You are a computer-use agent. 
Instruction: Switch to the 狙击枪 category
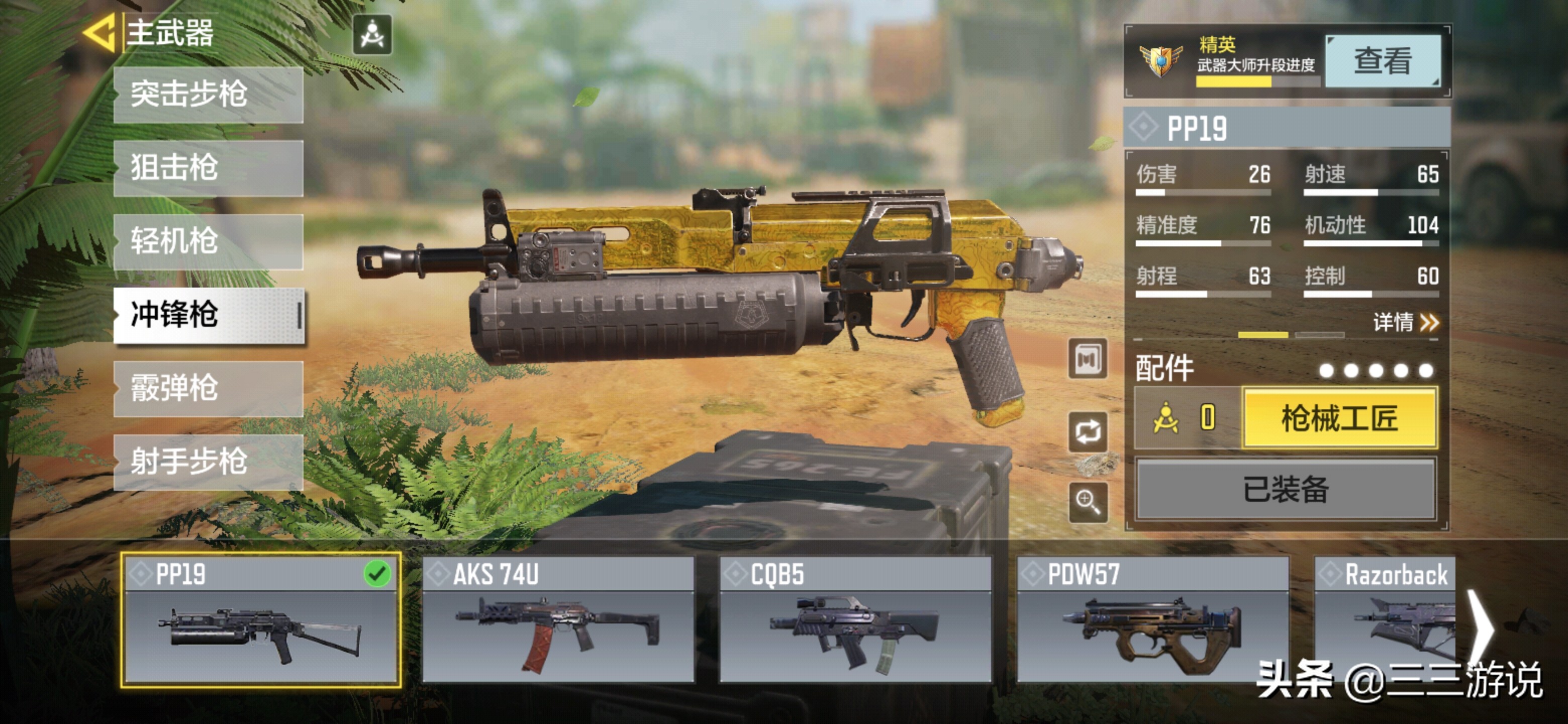(208, 168)
